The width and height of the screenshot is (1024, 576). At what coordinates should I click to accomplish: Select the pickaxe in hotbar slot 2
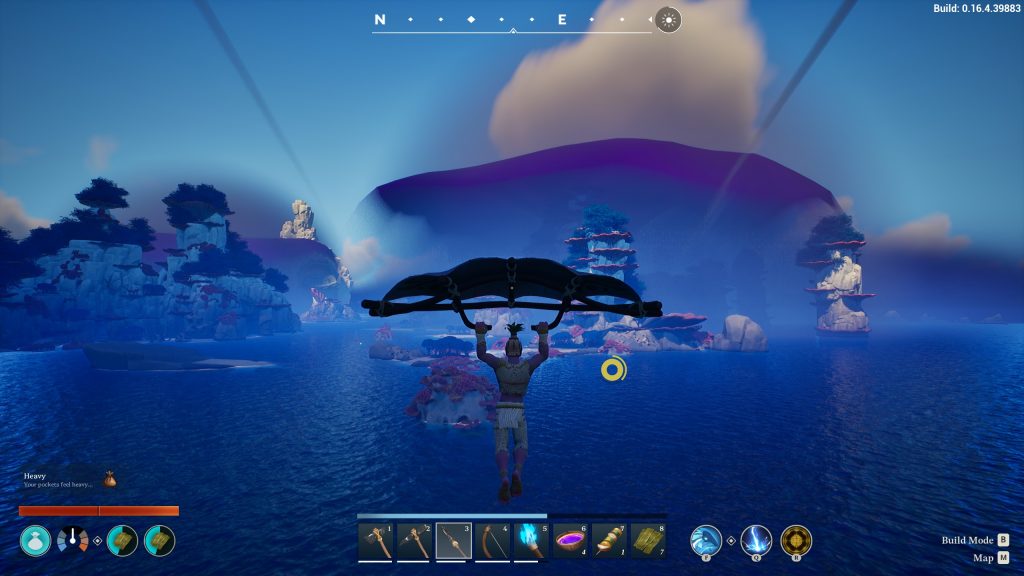[414, 541]
